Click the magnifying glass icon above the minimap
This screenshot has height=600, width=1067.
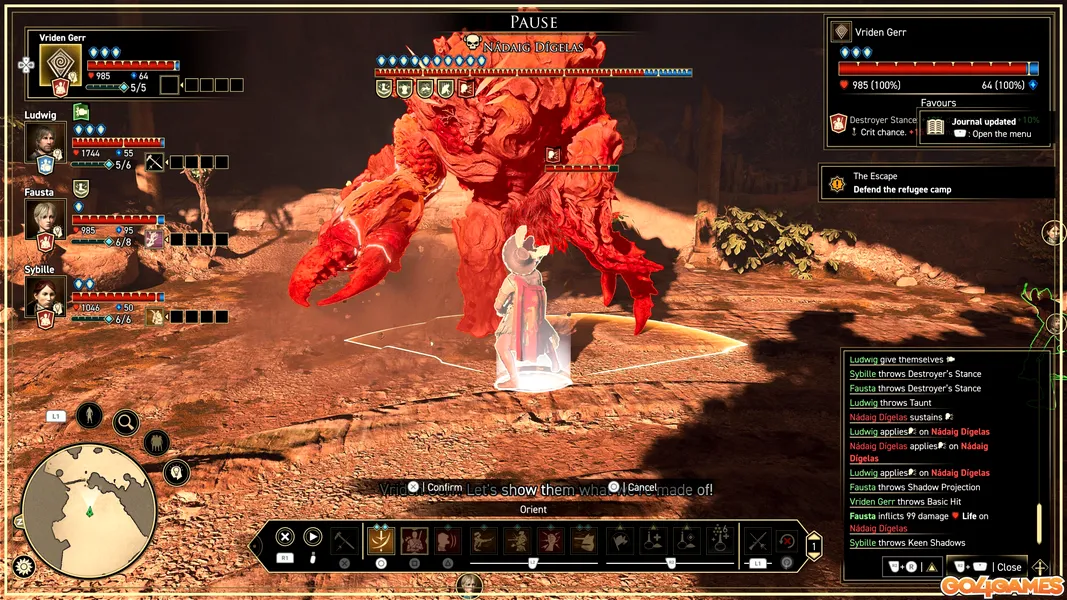click(126, 423)
